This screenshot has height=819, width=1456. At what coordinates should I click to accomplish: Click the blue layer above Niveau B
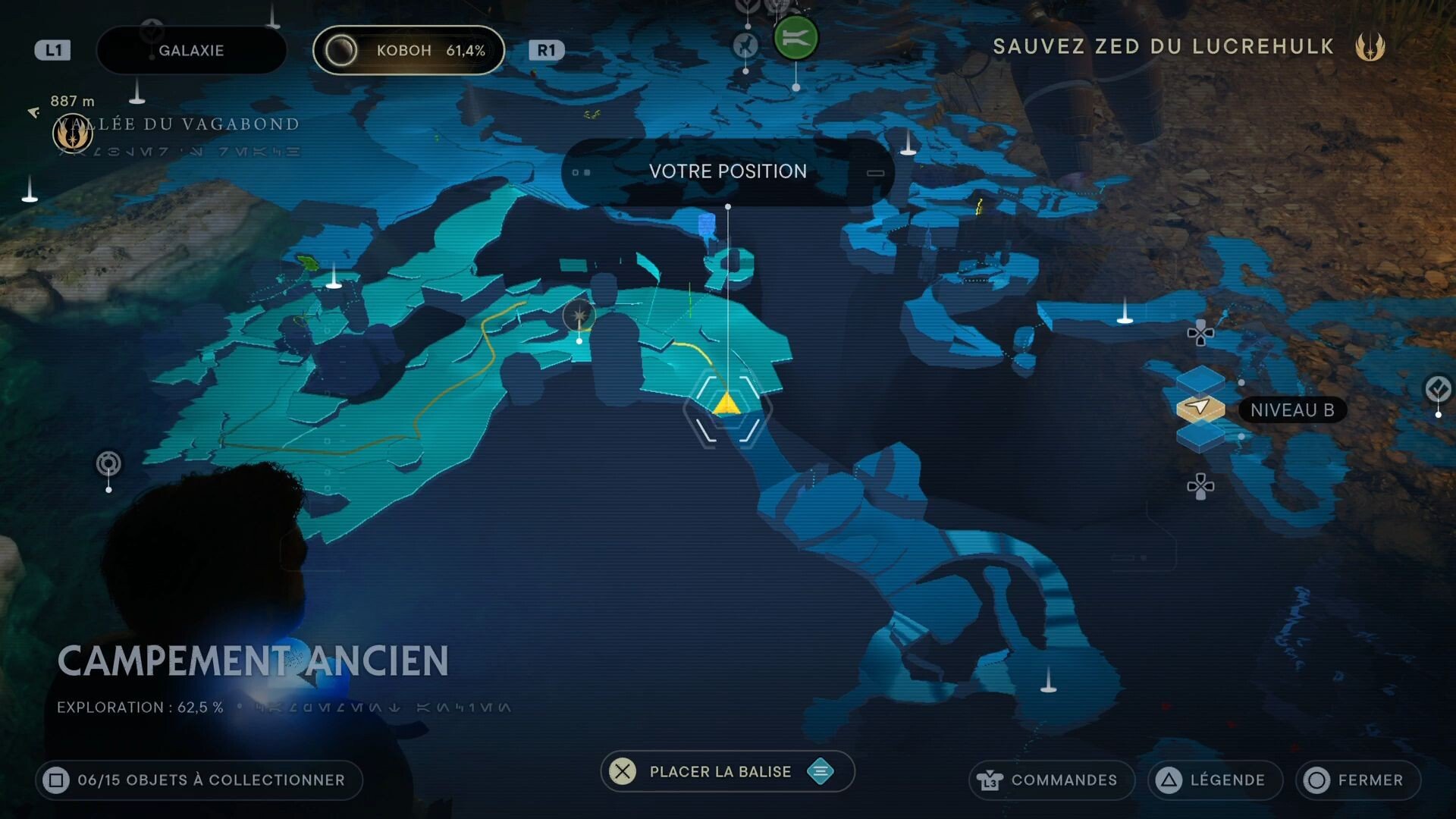pos(1199,381)
